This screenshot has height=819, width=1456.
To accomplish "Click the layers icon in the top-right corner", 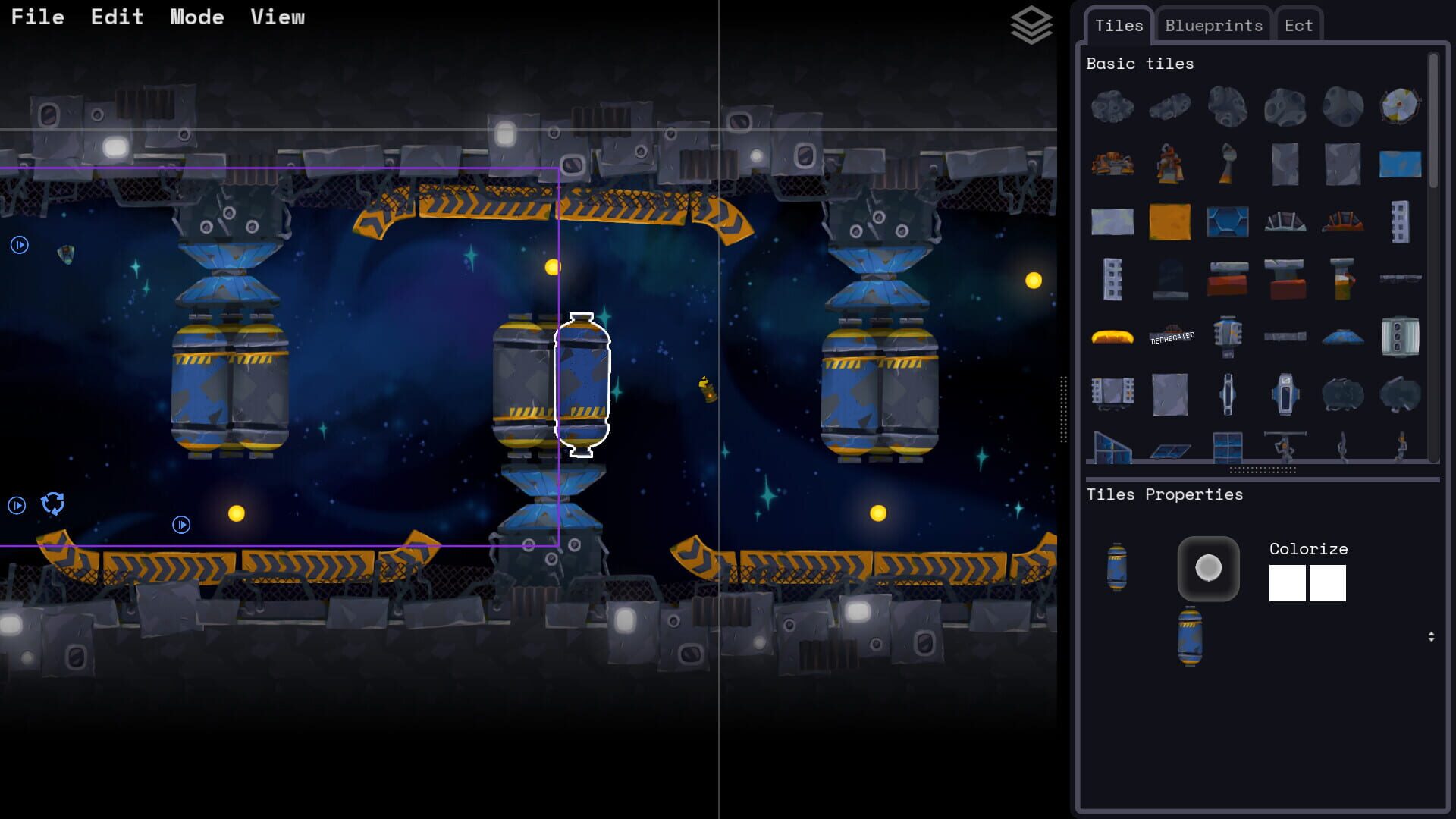I will click(x=1031, y=25).
